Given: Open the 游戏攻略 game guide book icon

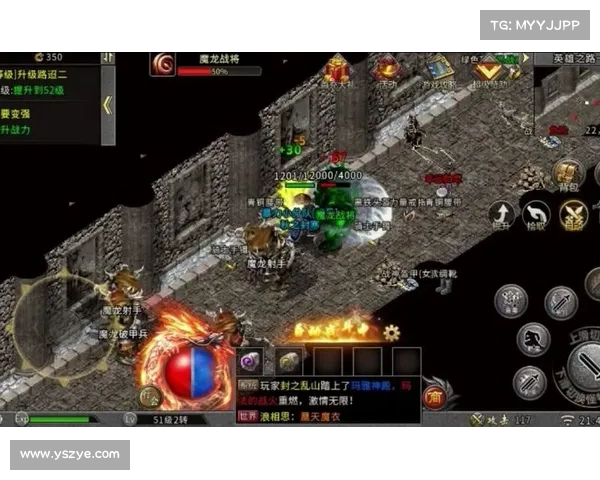Looking at the screenshot, I should [436, 70].
